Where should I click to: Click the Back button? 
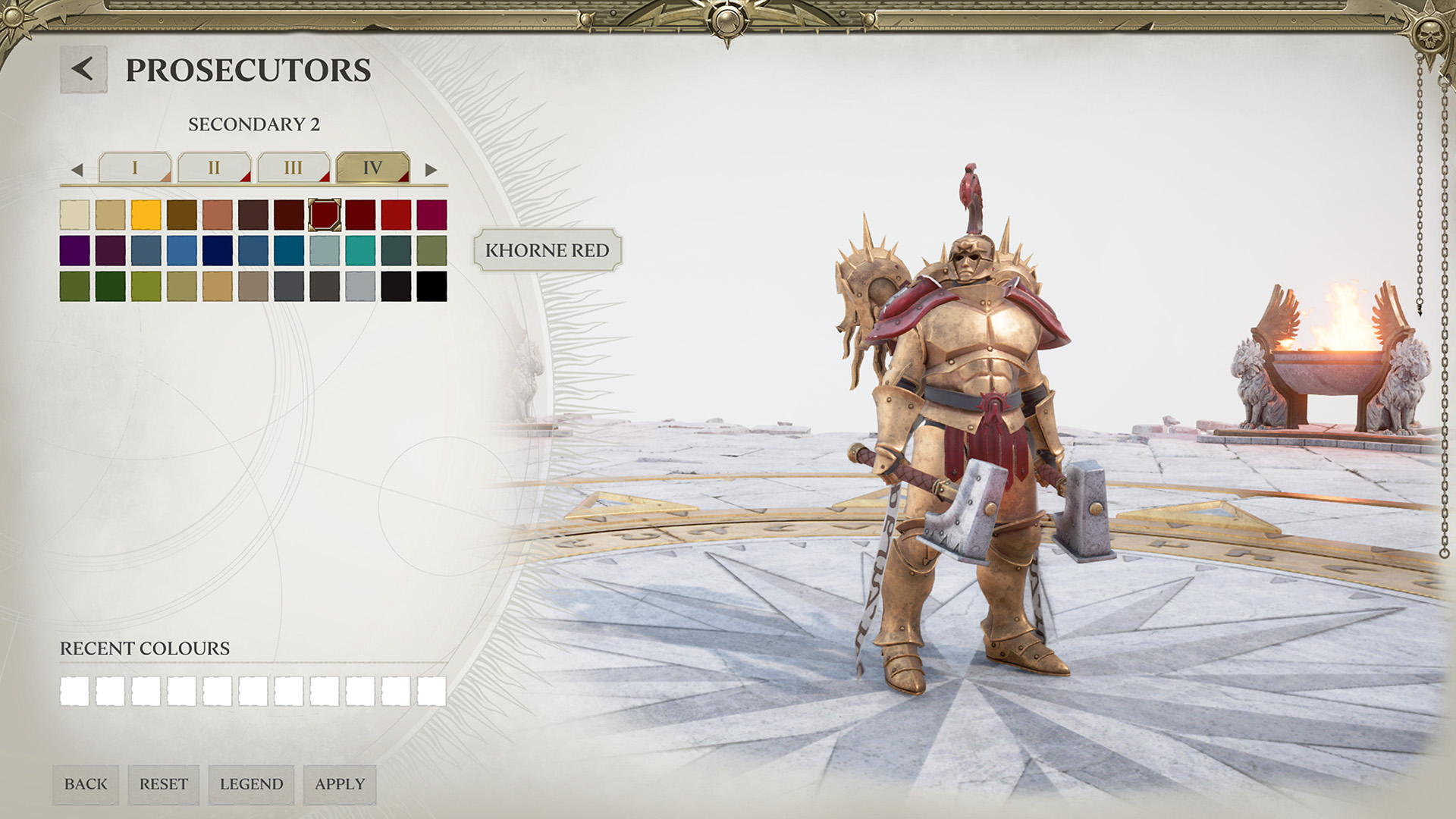(x=86, y=784)
